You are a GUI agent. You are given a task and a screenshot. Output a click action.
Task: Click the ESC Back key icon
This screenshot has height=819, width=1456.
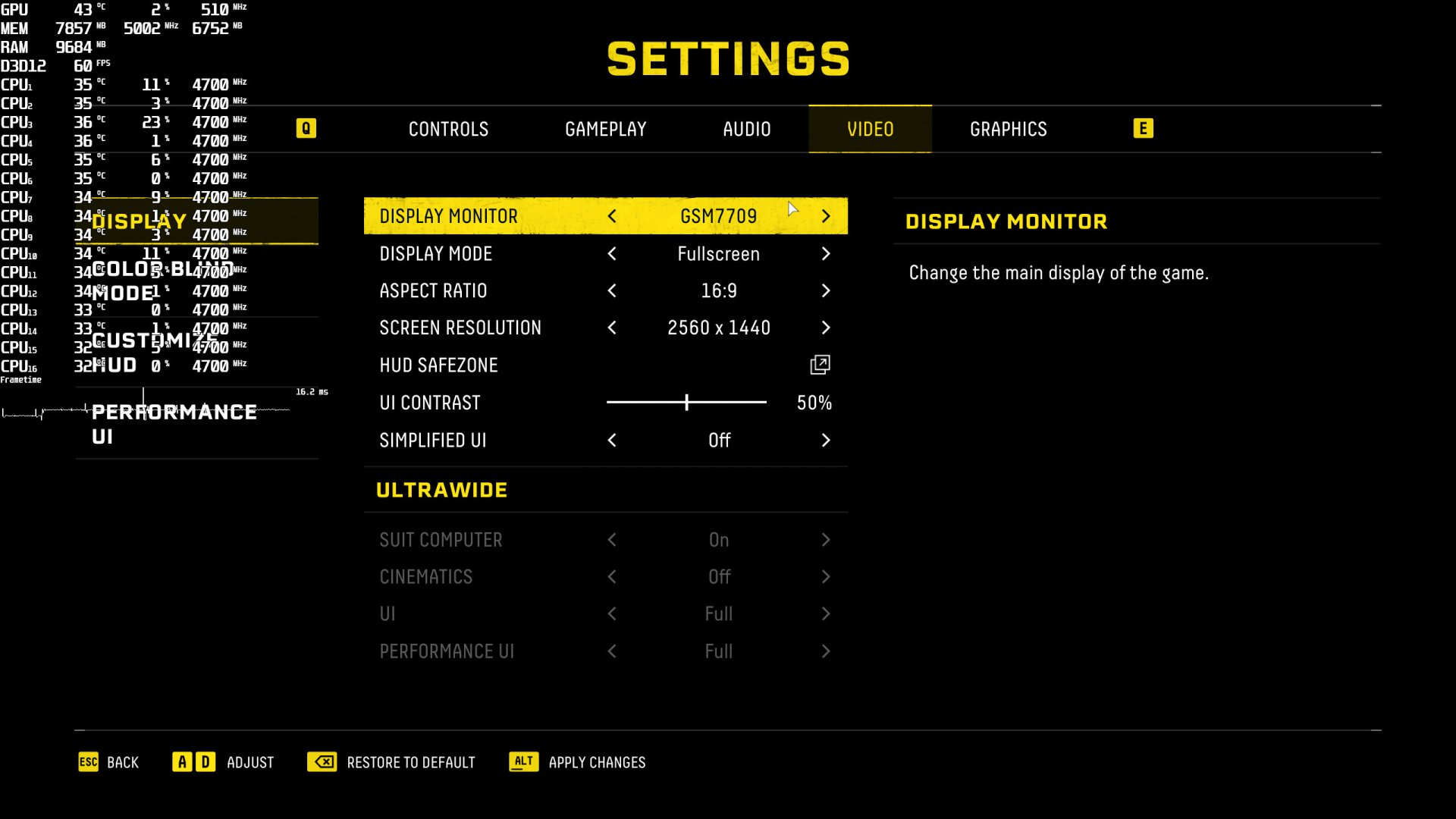click(89, 762)
